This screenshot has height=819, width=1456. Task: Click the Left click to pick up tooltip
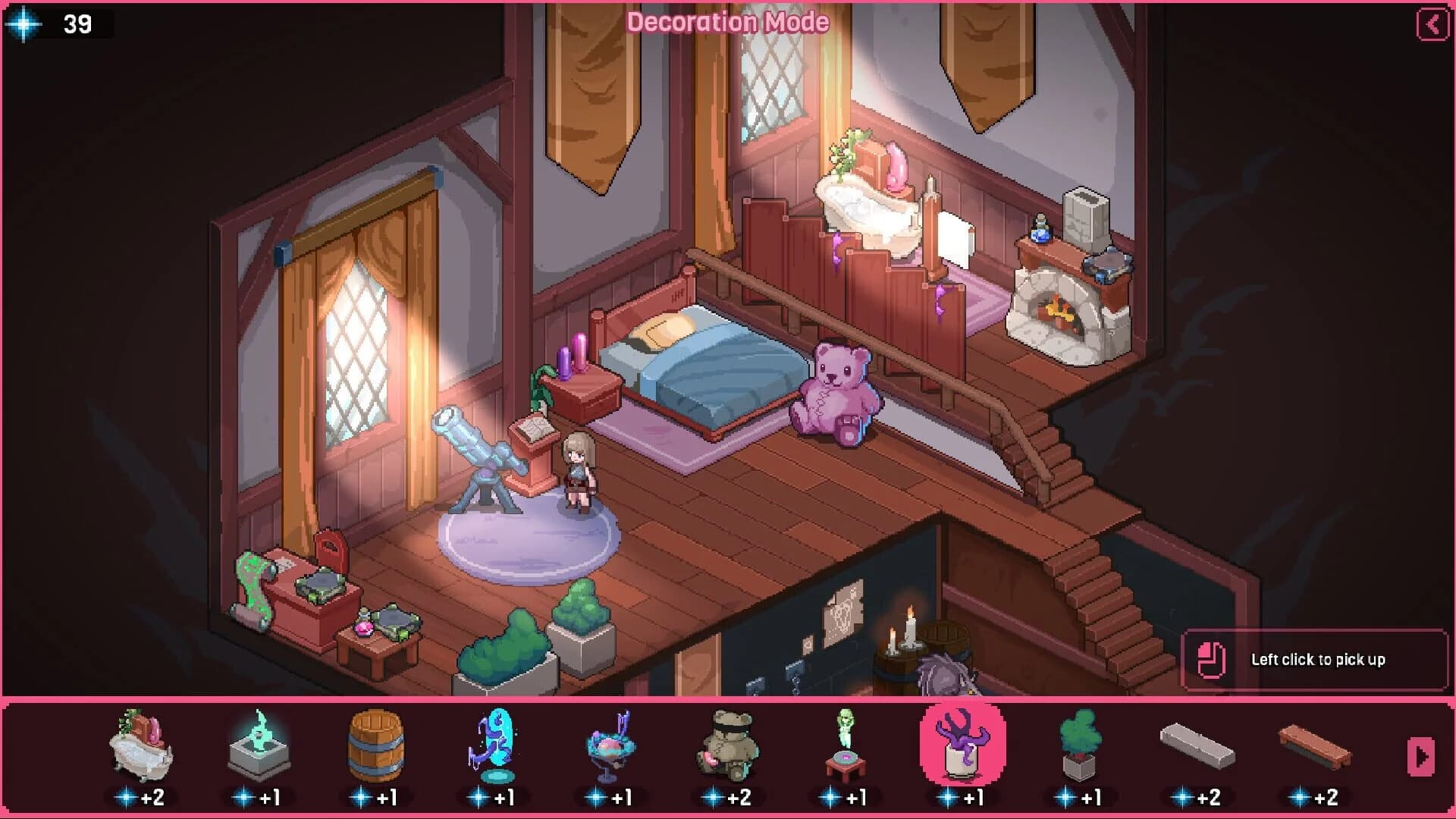(x=1316, y=659)
